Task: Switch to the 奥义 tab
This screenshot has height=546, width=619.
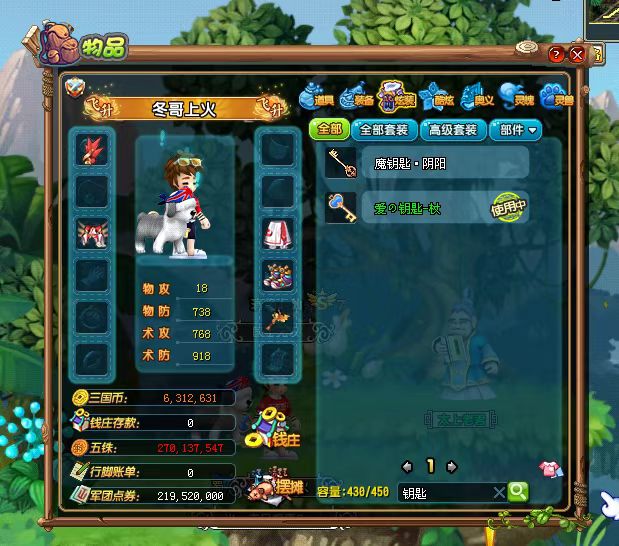Action: click(476, 97)
